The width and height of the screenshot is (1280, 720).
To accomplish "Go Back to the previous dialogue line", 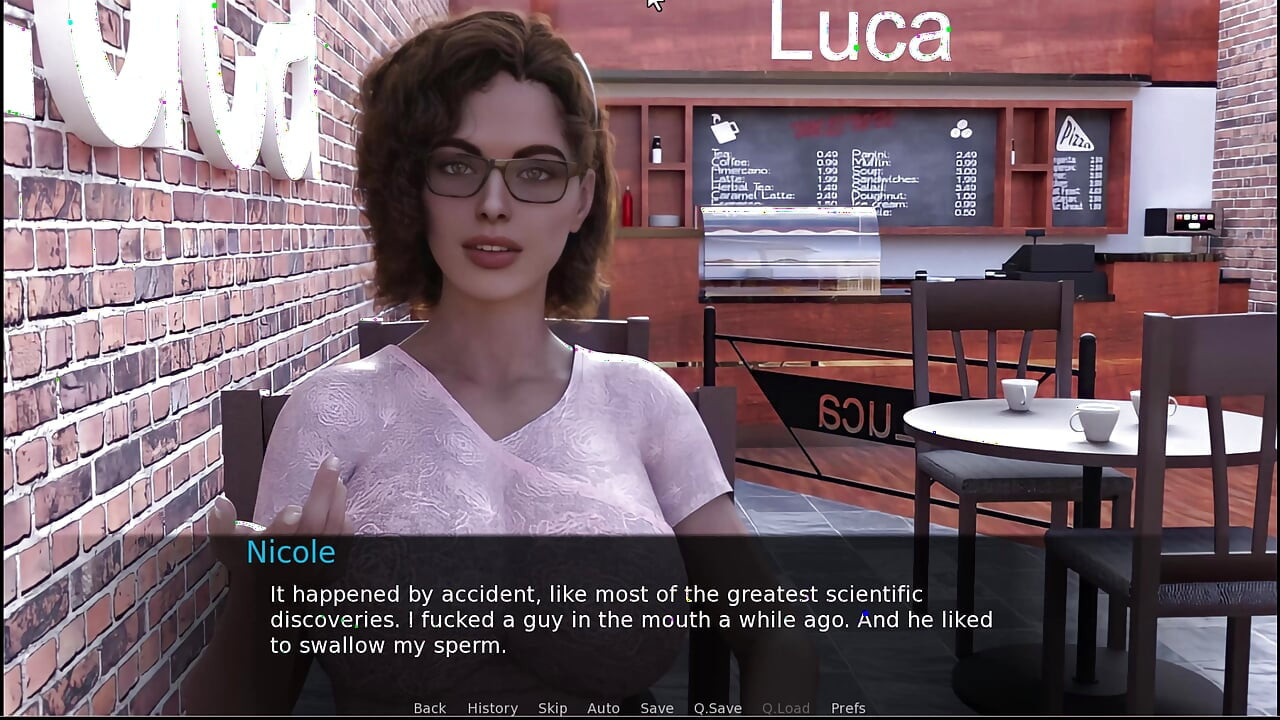I will pos(430,708).
